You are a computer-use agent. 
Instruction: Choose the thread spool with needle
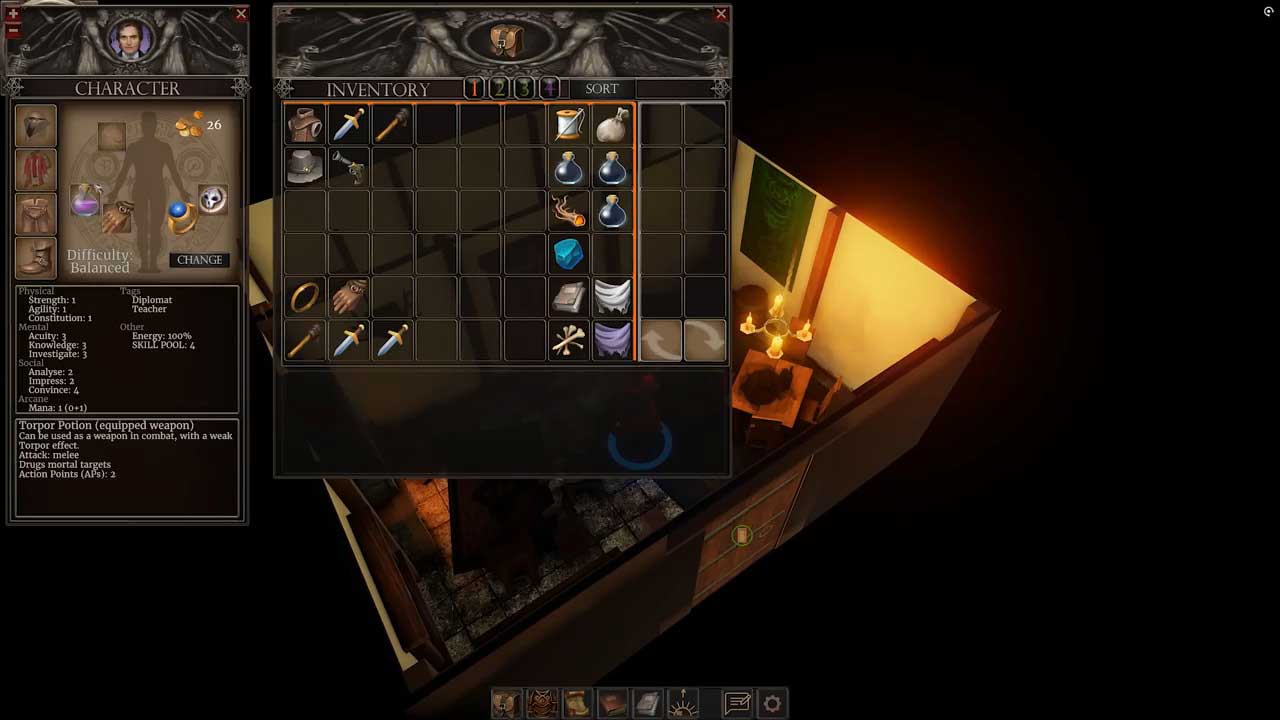coord(569,125)
